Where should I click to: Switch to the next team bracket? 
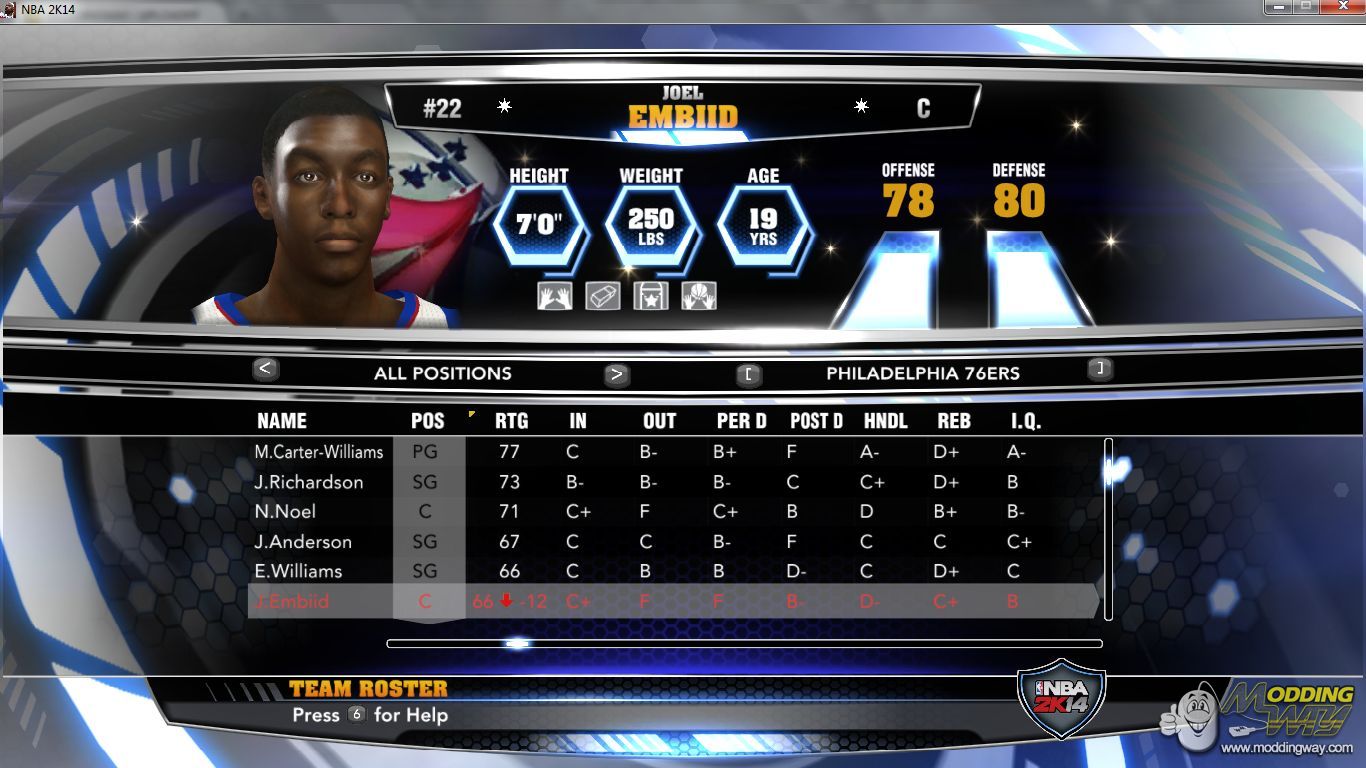click(1100, 369)
